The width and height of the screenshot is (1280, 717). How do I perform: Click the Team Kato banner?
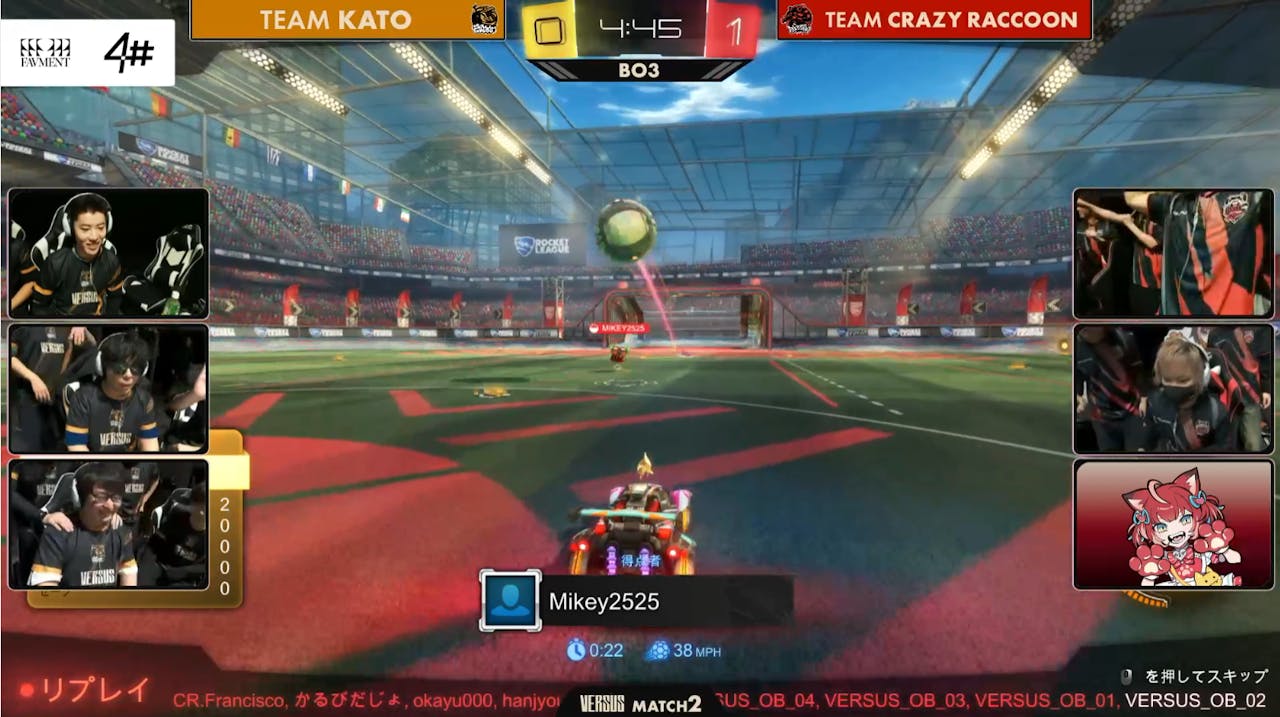coord(346,20)
